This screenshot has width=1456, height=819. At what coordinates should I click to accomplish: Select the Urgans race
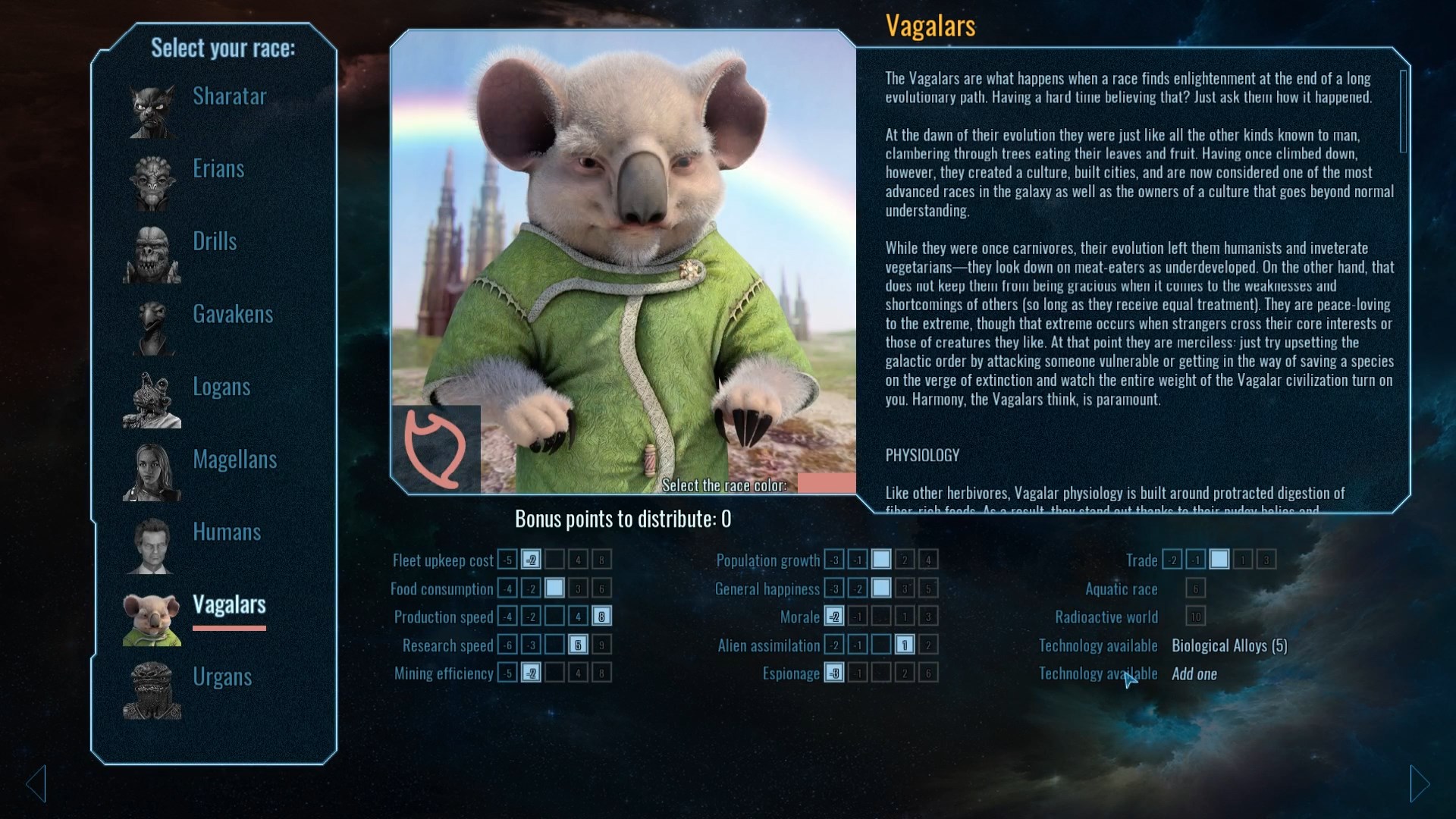pos(221,676)
